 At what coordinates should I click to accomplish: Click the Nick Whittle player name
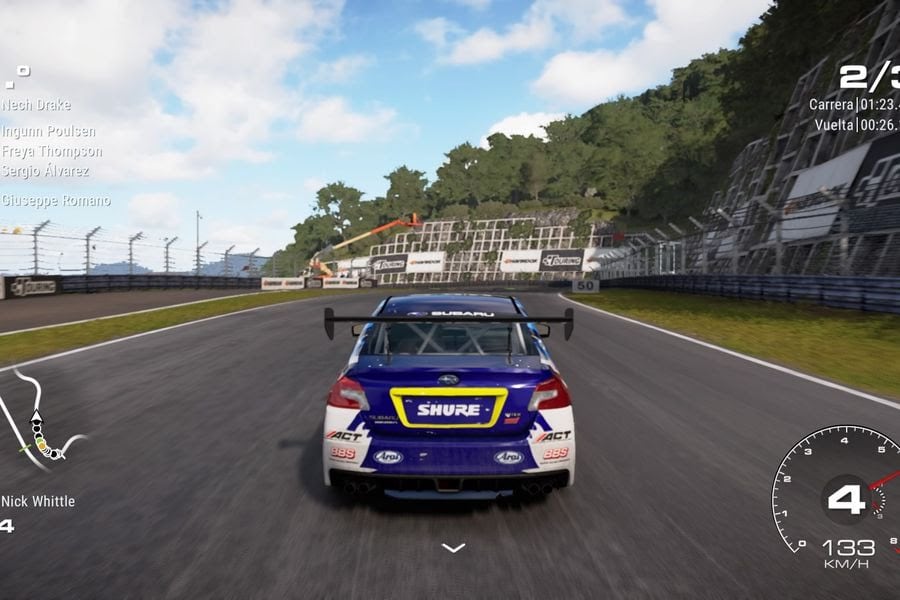(x=38, y=501)
